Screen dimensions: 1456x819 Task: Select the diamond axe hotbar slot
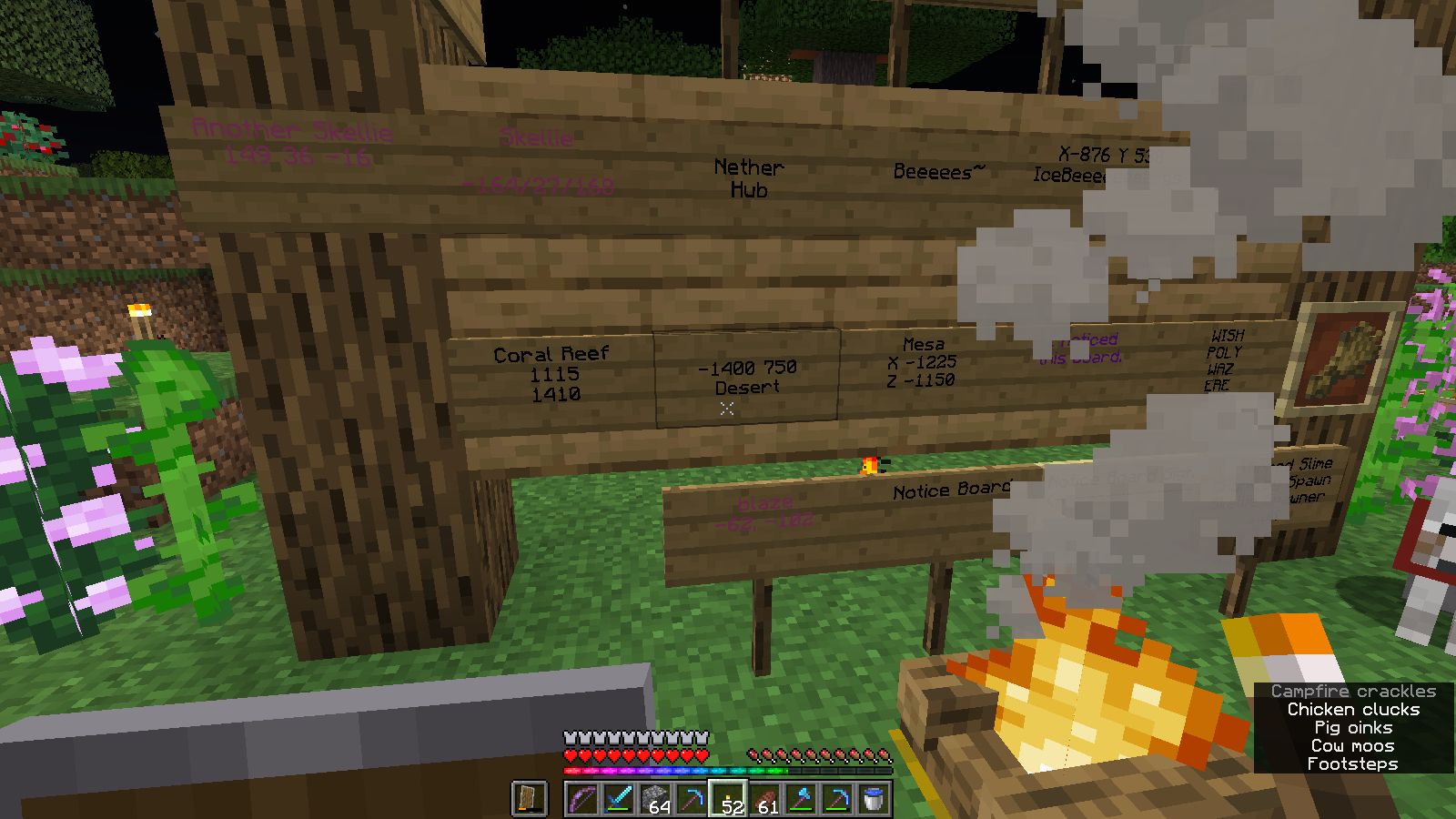[x=801, y=799]
